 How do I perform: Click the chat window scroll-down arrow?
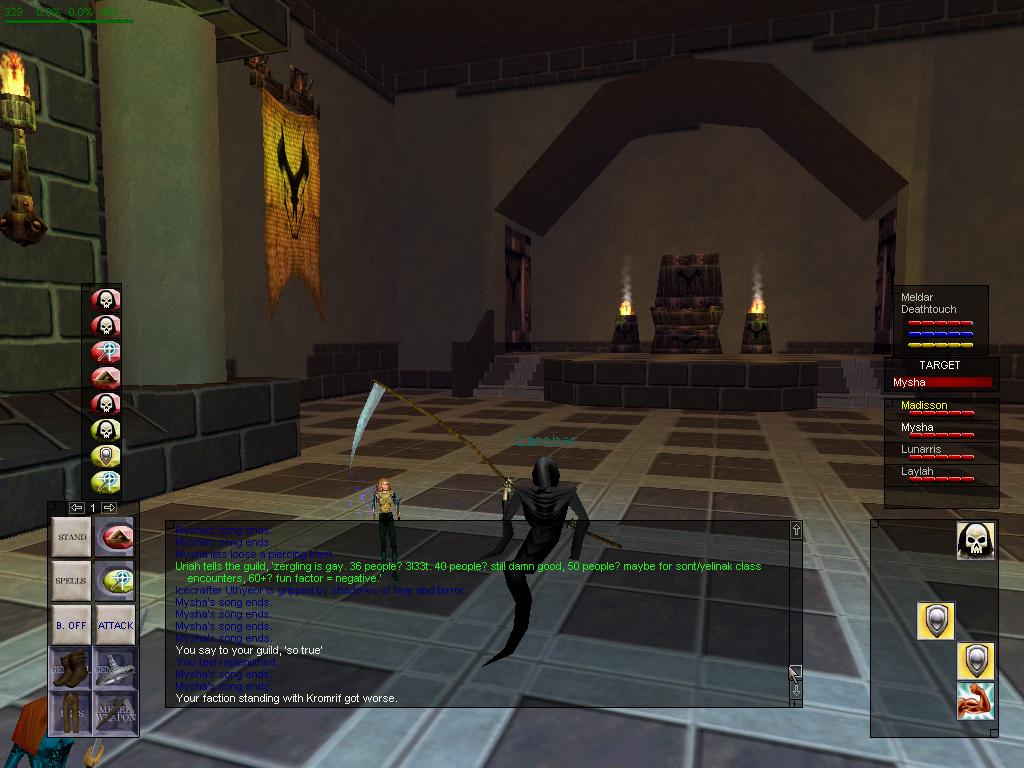(796, 691)
